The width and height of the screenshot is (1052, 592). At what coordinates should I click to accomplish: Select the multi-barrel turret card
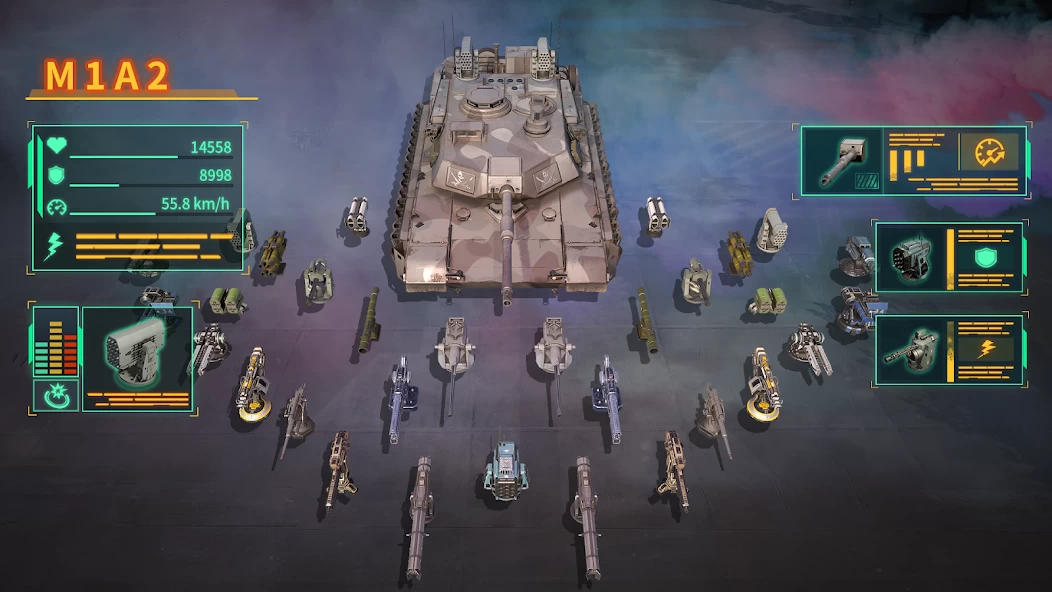(x=909, y=256)
